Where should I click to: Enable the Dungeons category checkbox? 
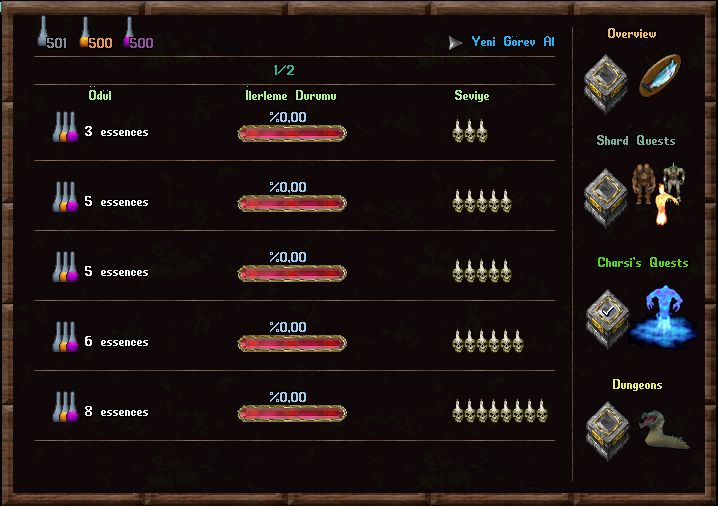click(x=607, y=431)
